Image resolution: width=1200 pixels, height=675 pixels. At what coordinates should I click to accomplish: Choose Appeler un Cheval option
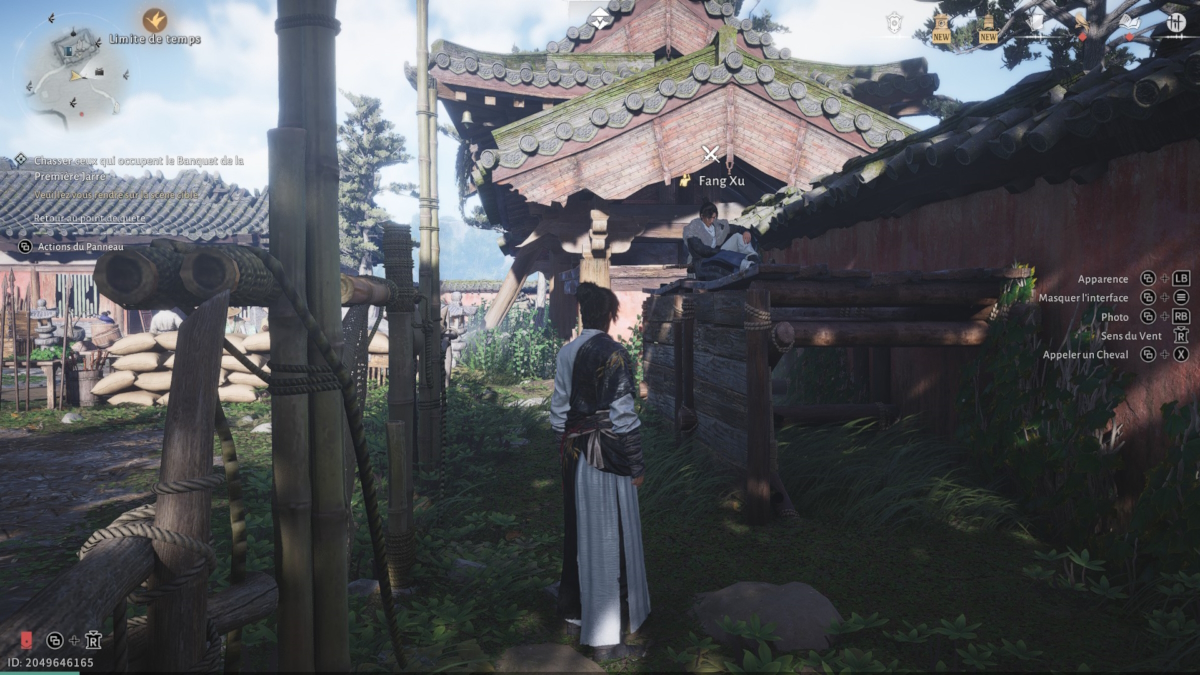[1085, 355]
